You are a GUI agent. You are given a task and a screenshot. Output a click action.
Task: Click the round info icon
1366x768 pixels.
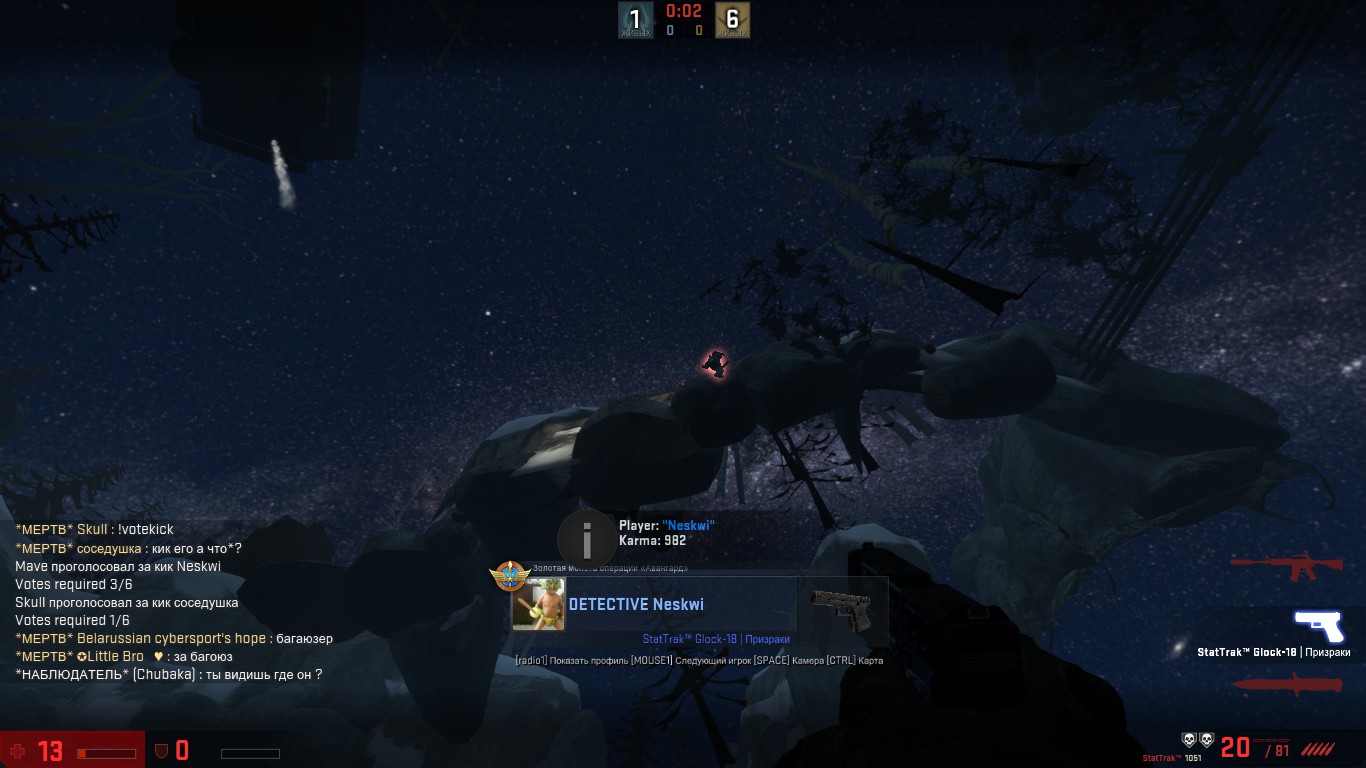coord(587,540)
